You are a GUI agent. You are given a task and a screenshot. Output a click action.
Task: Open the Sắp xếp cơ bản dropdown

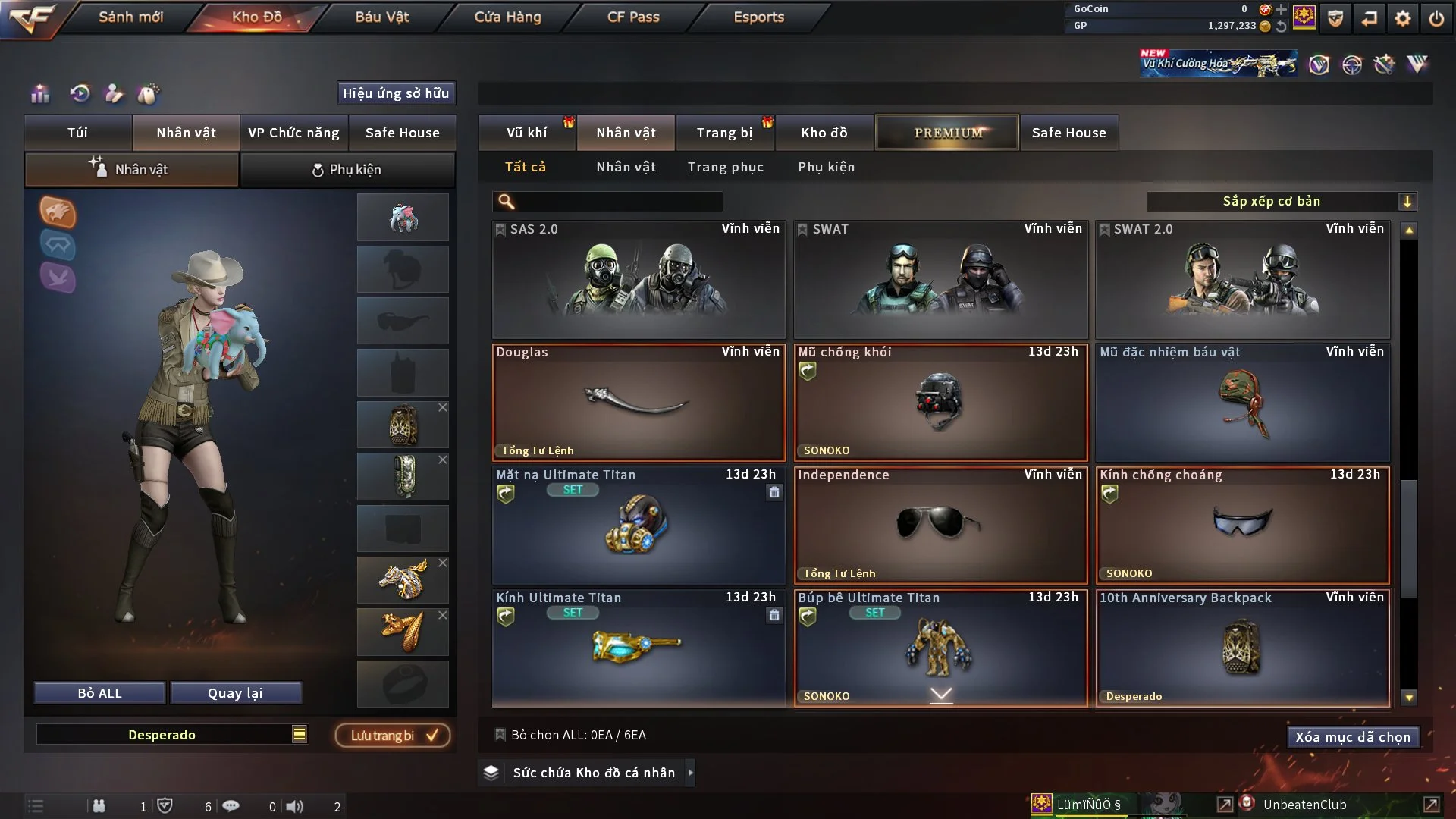pyautogui.click(x=1281, y=201)
